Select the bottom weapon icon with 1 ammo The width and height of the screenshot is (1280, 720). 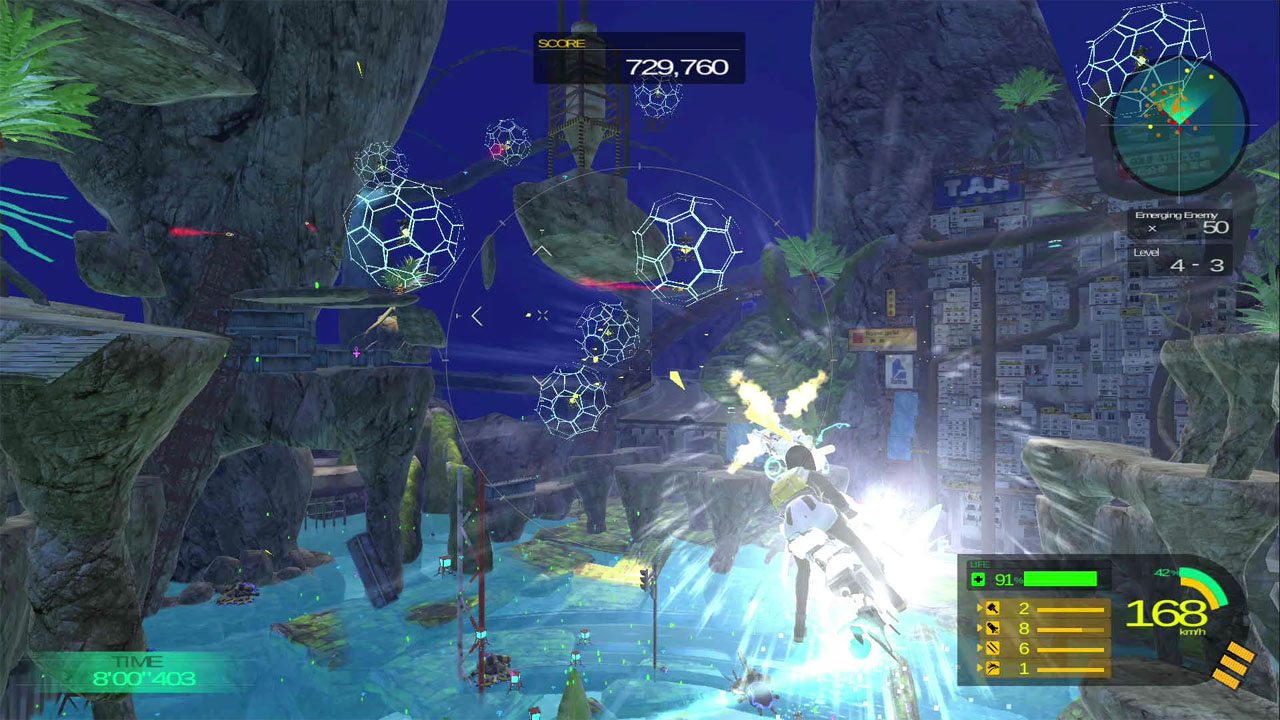tap(992, 668)
